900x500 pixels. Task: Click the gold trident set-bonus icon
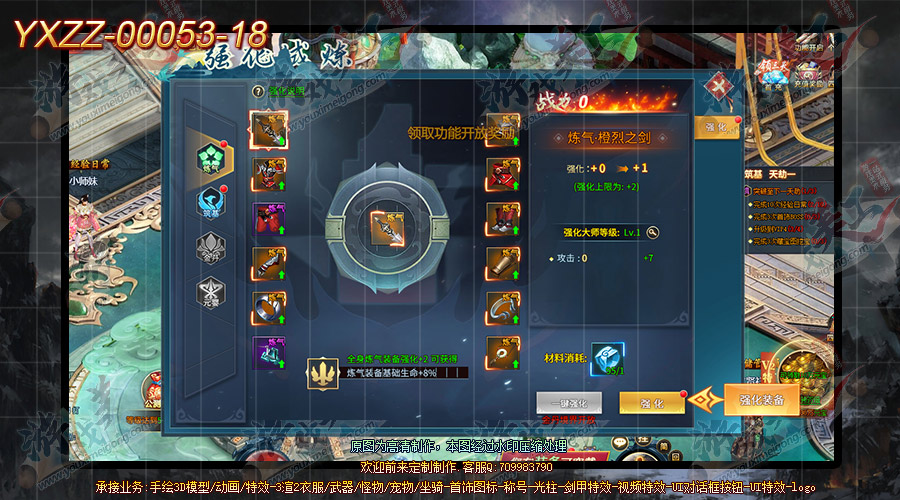[323, 373]
